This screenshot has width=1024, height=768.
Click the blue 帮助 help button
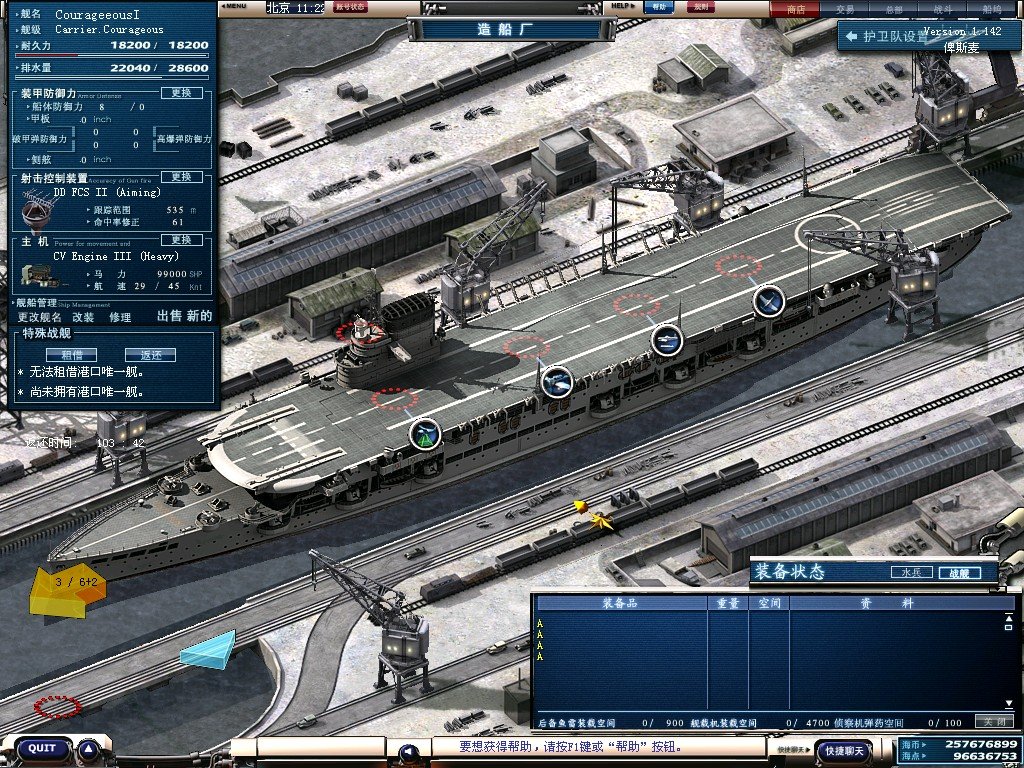click(x=656, y=6)
